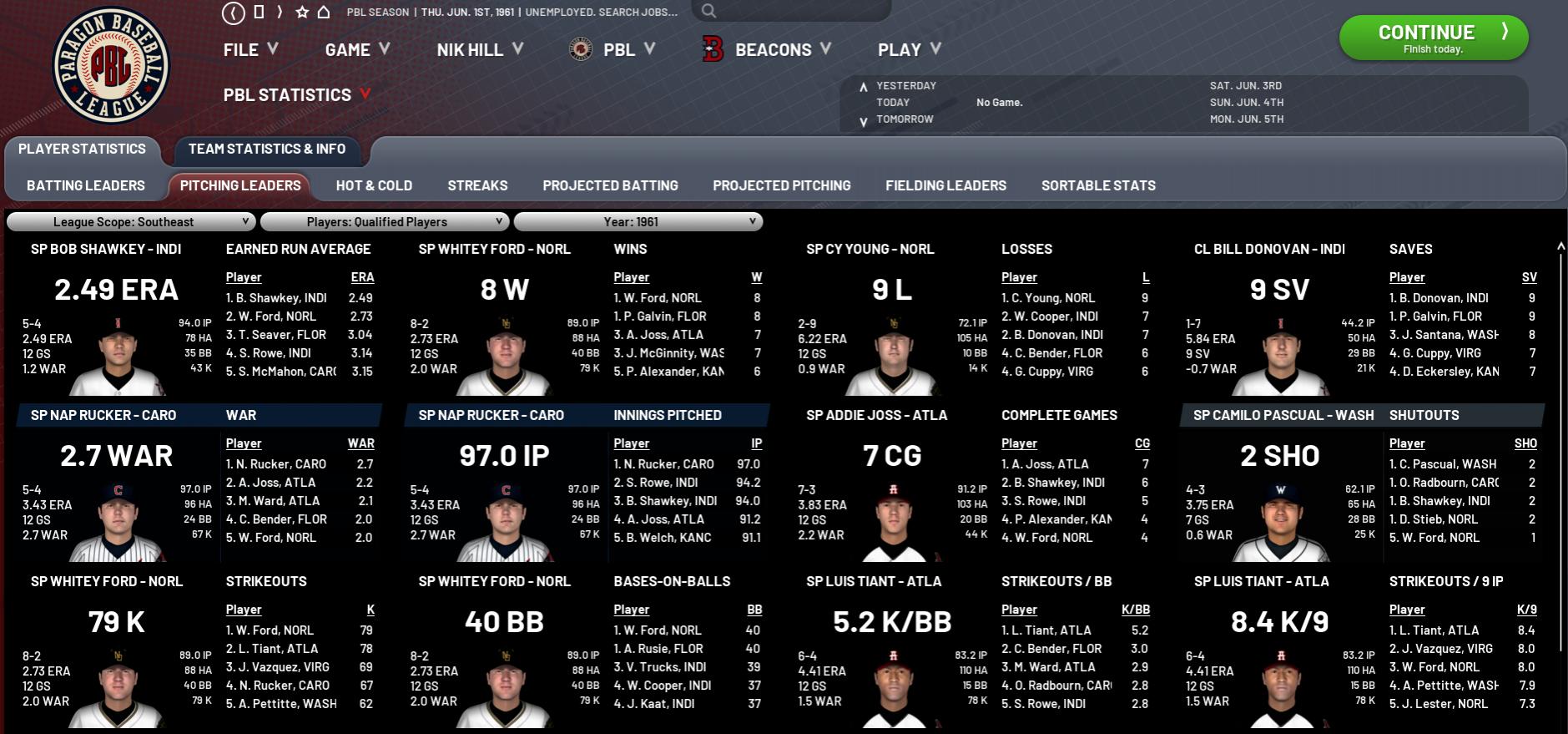Open the File menu
This screenshot has width=1568, height=734.
pyautogui.click(x=250, y=50)
